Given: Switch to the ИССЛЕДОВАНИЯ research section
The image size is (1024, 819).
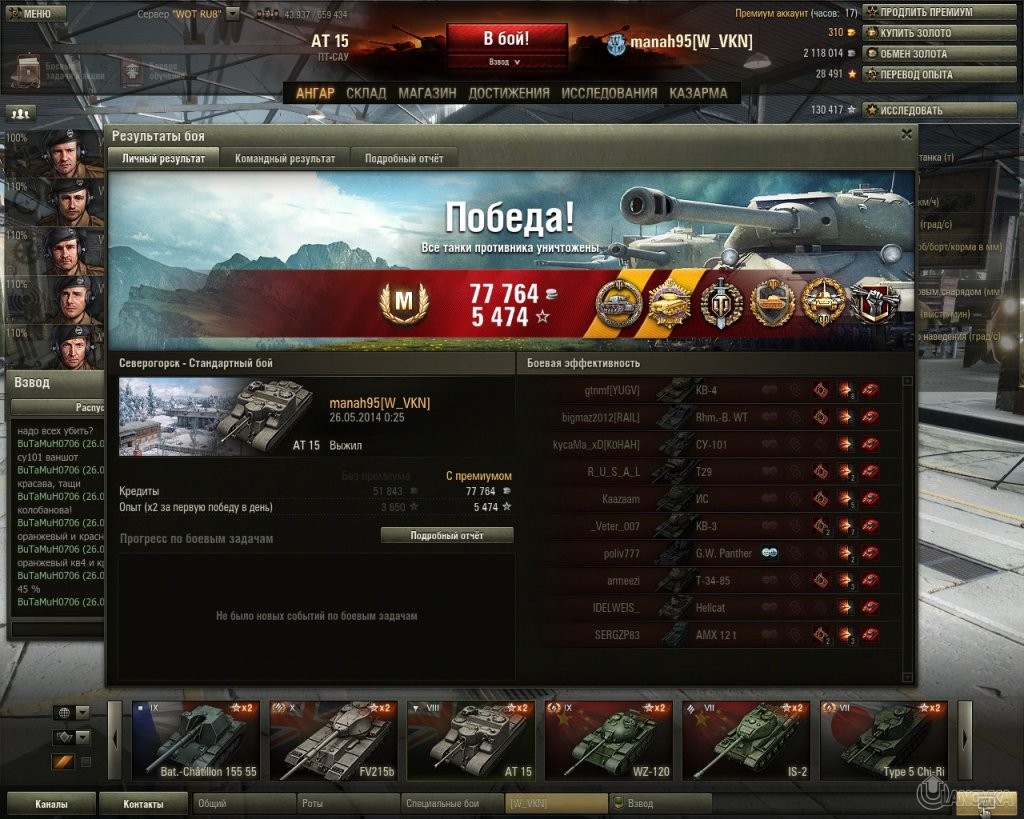Looking at the screenshot, I should click(x=609, y=93).
